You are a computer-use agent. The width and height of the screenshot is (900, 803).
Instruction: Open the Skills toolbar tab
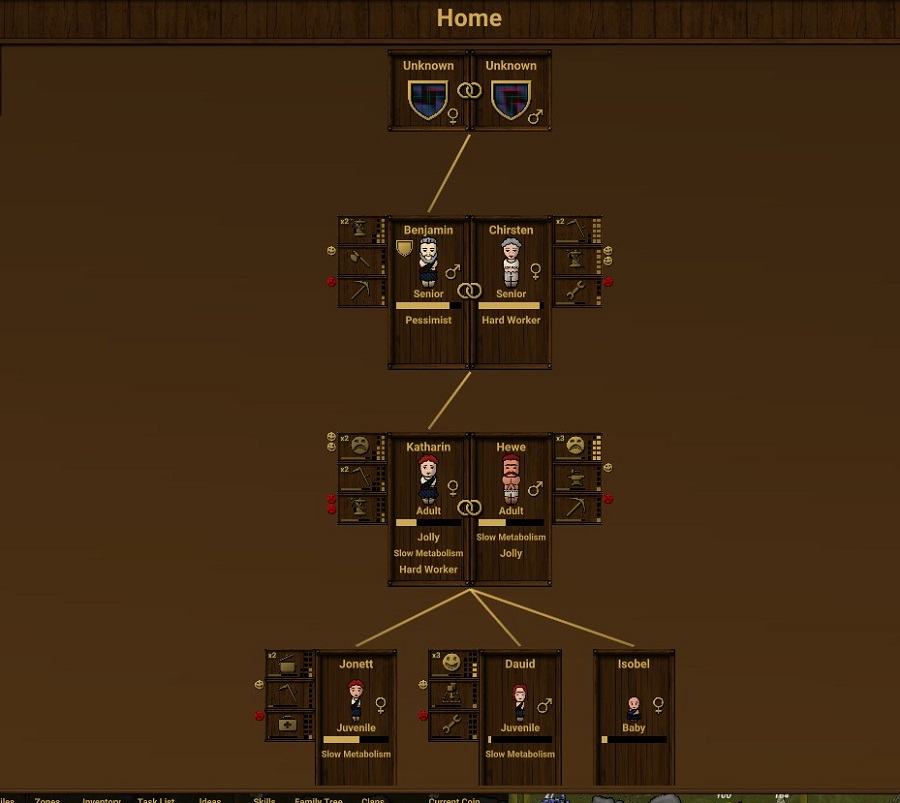click(264, 800)
